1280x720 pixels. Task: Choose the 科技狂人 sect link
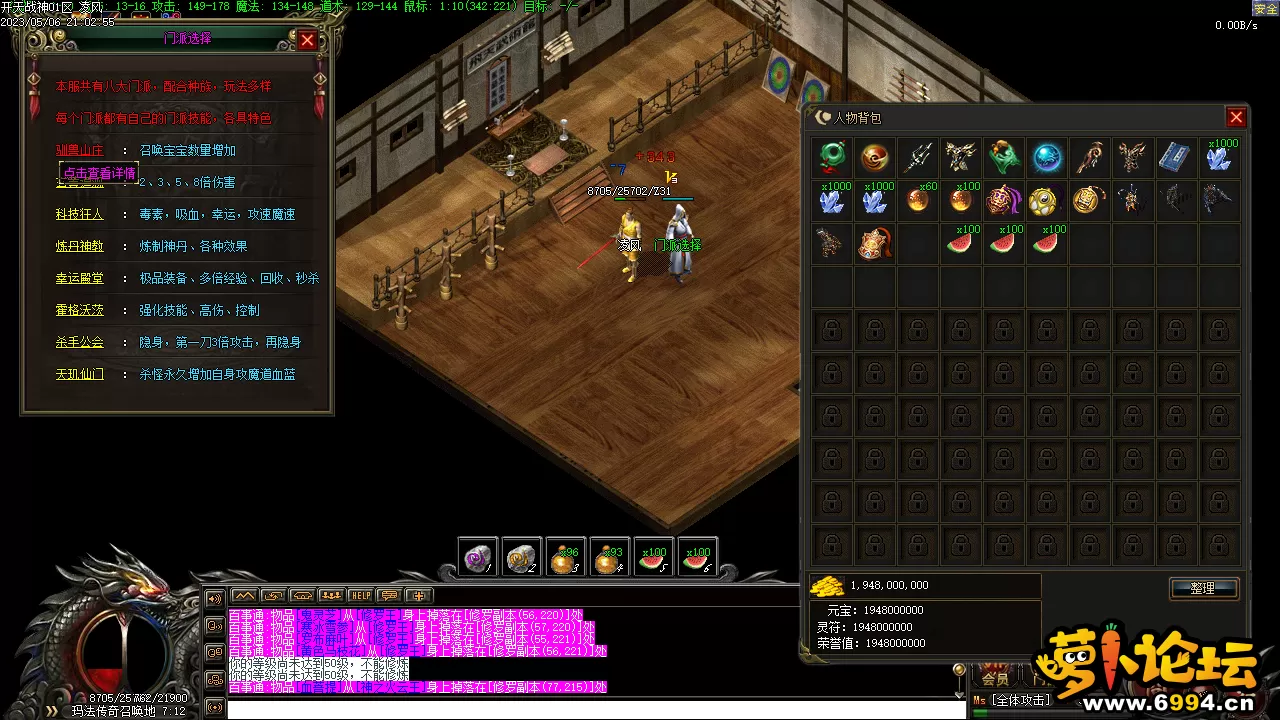(79, 214)
